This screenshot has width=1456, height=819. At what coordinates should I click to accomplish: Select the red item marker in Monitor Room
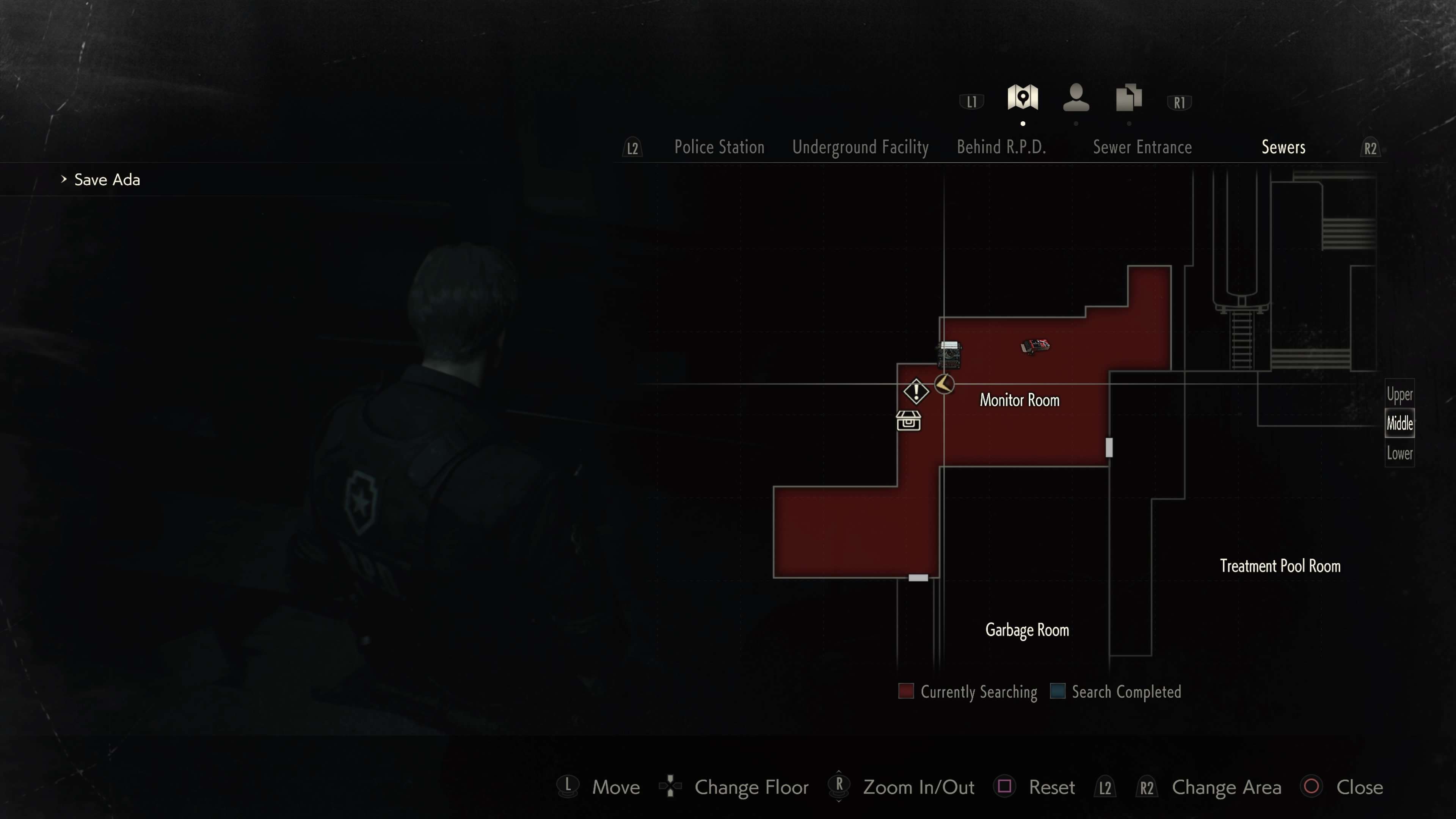point(1035,346)
